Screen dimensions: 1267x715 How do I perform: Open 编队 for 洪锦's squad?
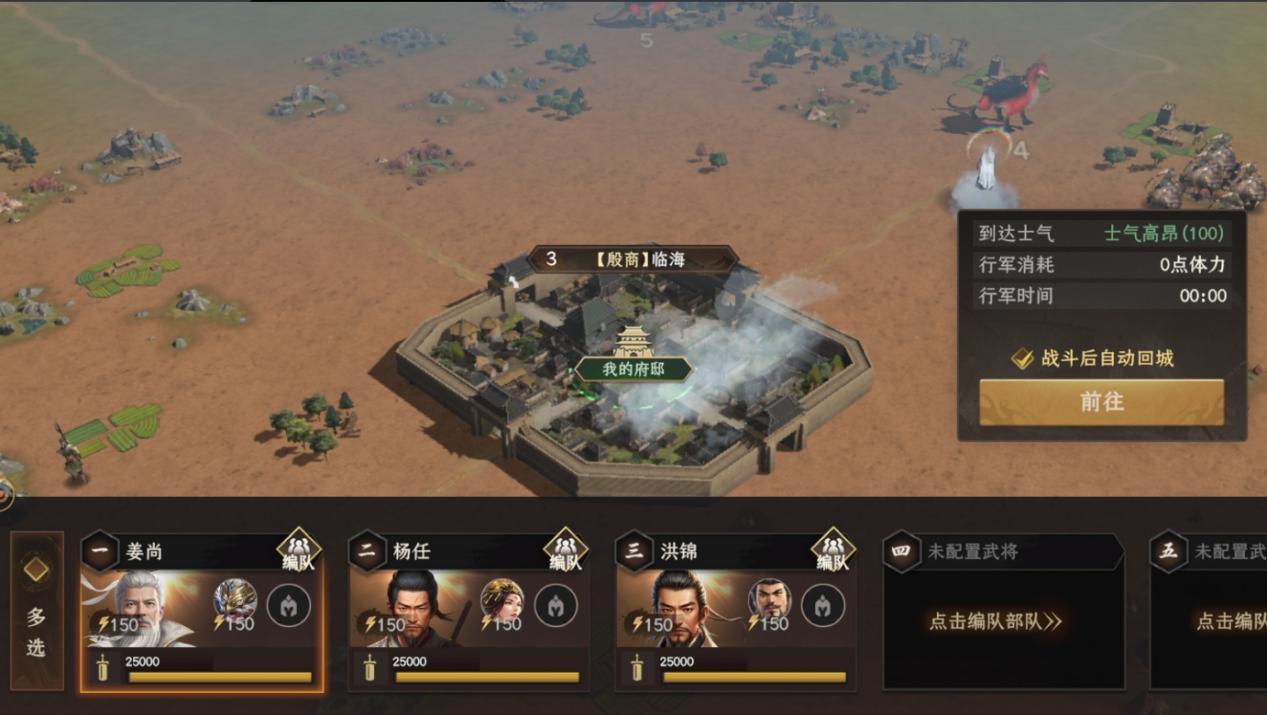pyautogui.click(x=832, y=550)
